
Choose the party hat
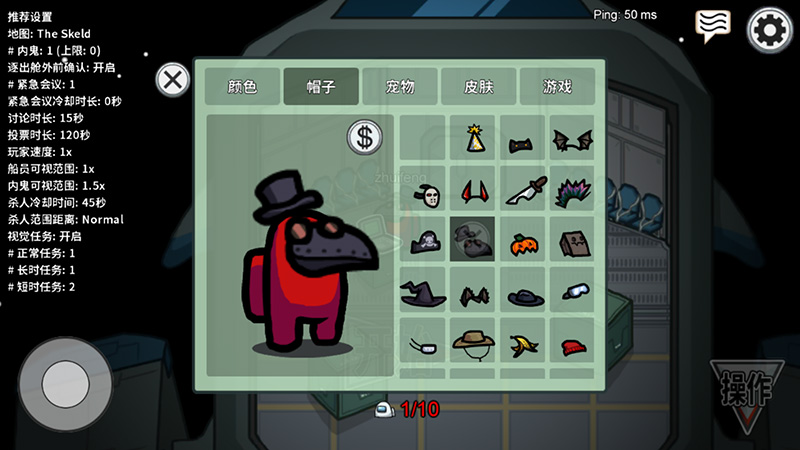click(x=474, y=139)
